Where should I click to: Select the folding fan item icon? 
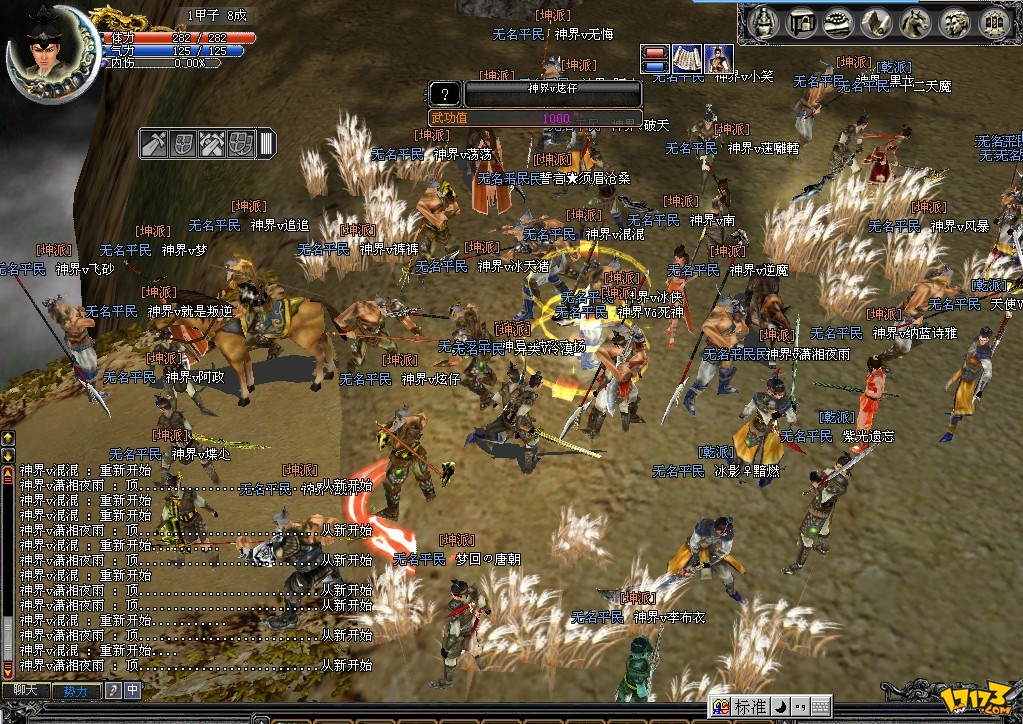(x=686, y=58)
